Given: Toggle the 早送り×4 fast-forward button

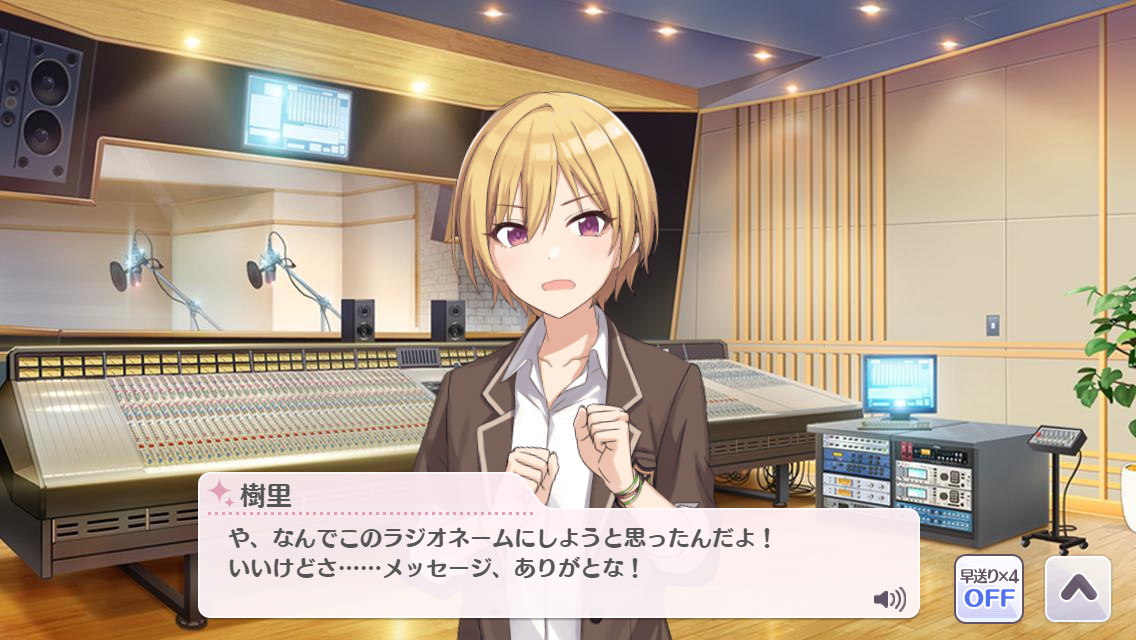Looking at the screenshot, I should coord(988,588).
